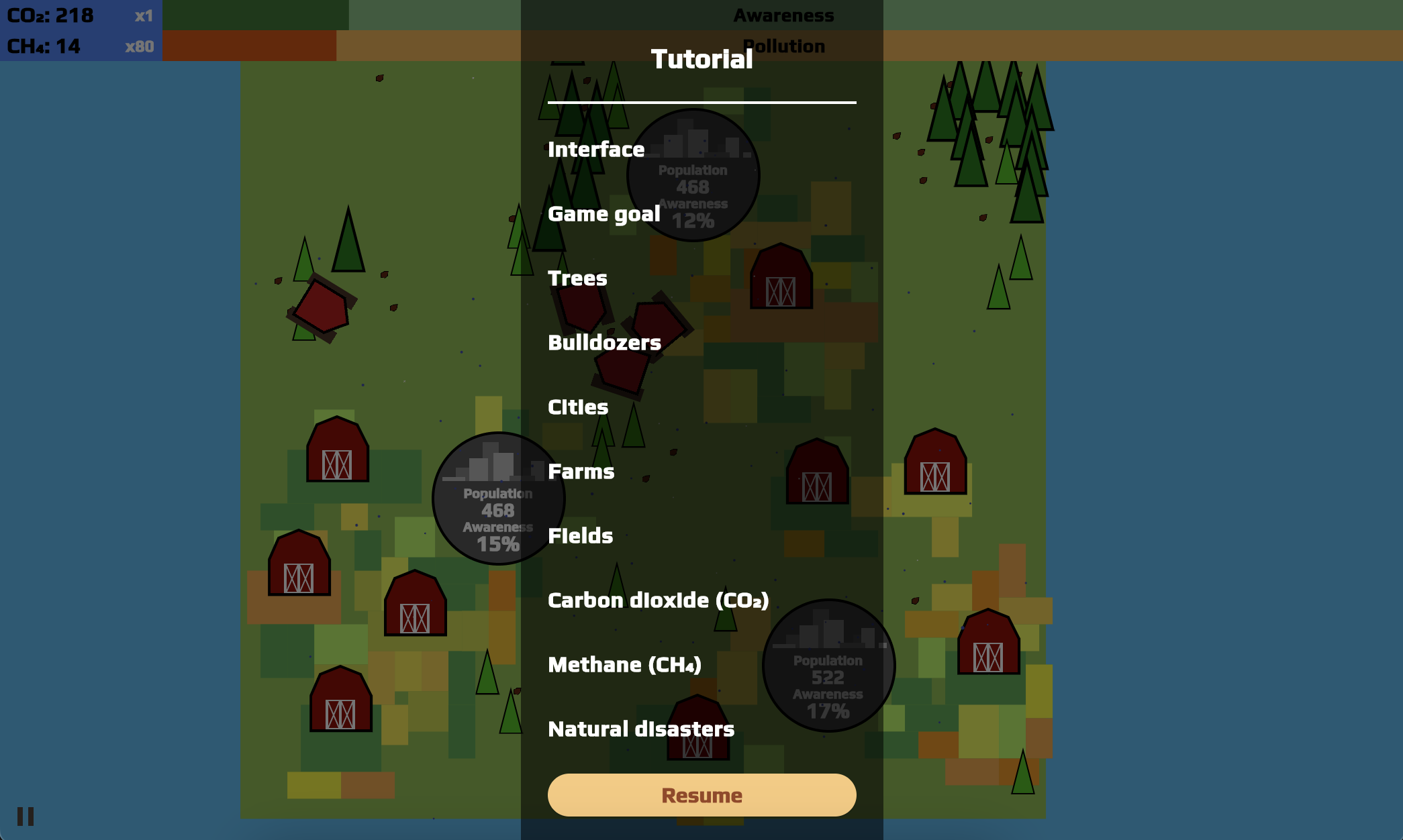
Task: Show the Trees tutorial section
Action: (577, 278)
